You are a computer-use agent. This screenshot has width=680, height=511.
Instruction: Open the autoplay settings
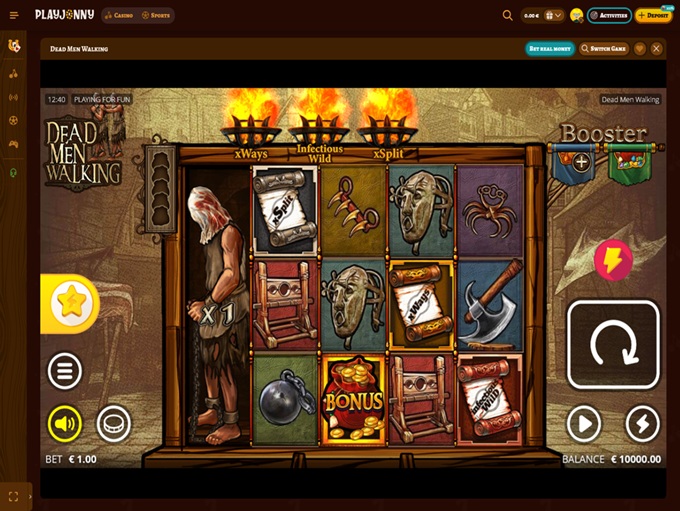coord(583,424)
